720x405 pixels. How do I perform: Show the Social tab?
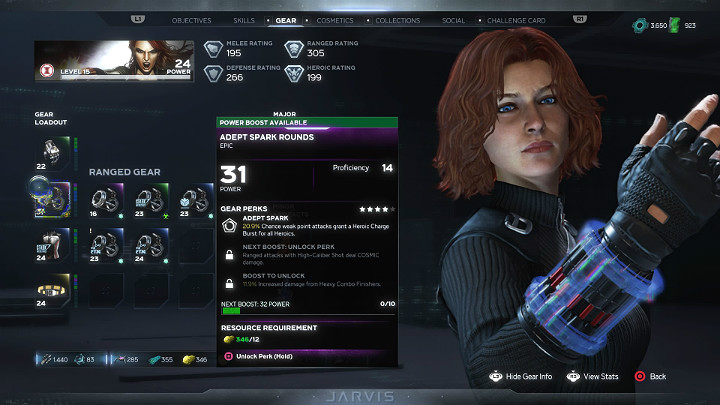pos(453,20)
